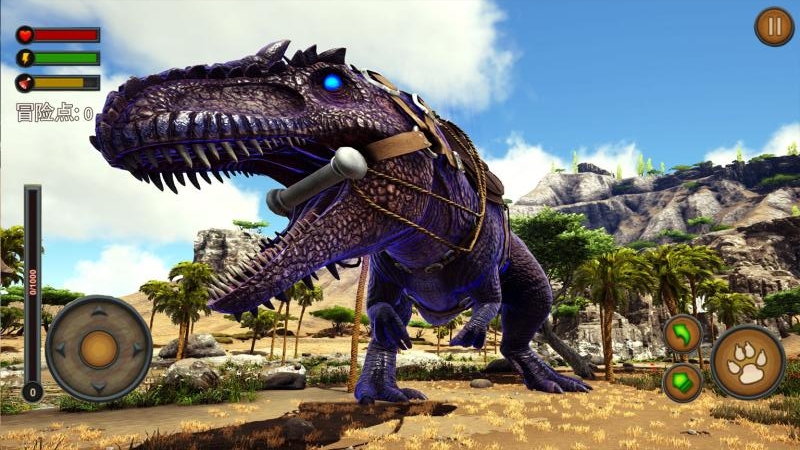Tap the joystick's left arrow
800x450 pixels.
(x=60, y=349)
